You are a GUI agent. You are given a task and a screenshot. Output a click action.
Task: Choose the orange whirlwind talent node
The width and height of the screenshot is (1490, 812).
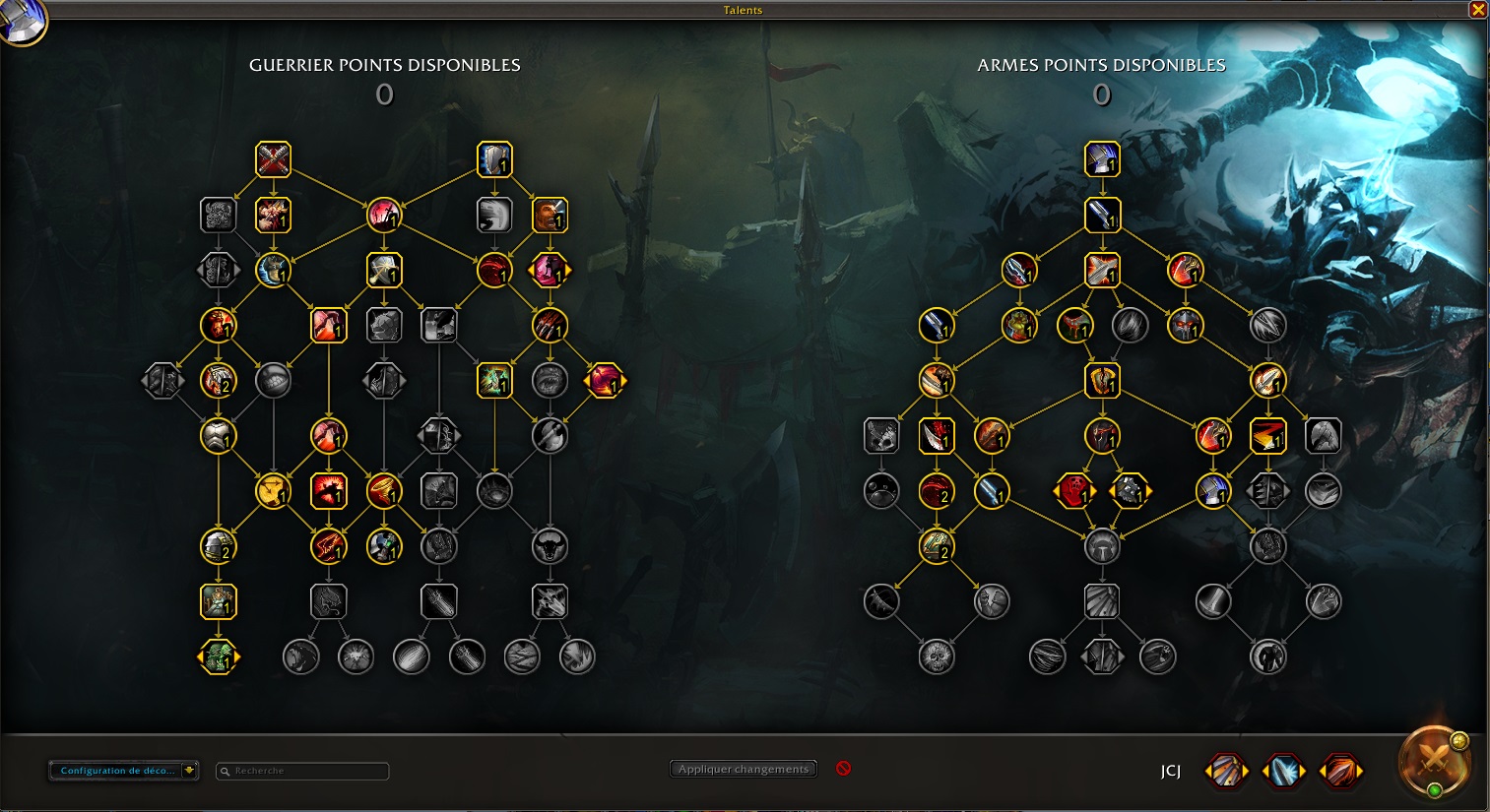coord(383,490)
